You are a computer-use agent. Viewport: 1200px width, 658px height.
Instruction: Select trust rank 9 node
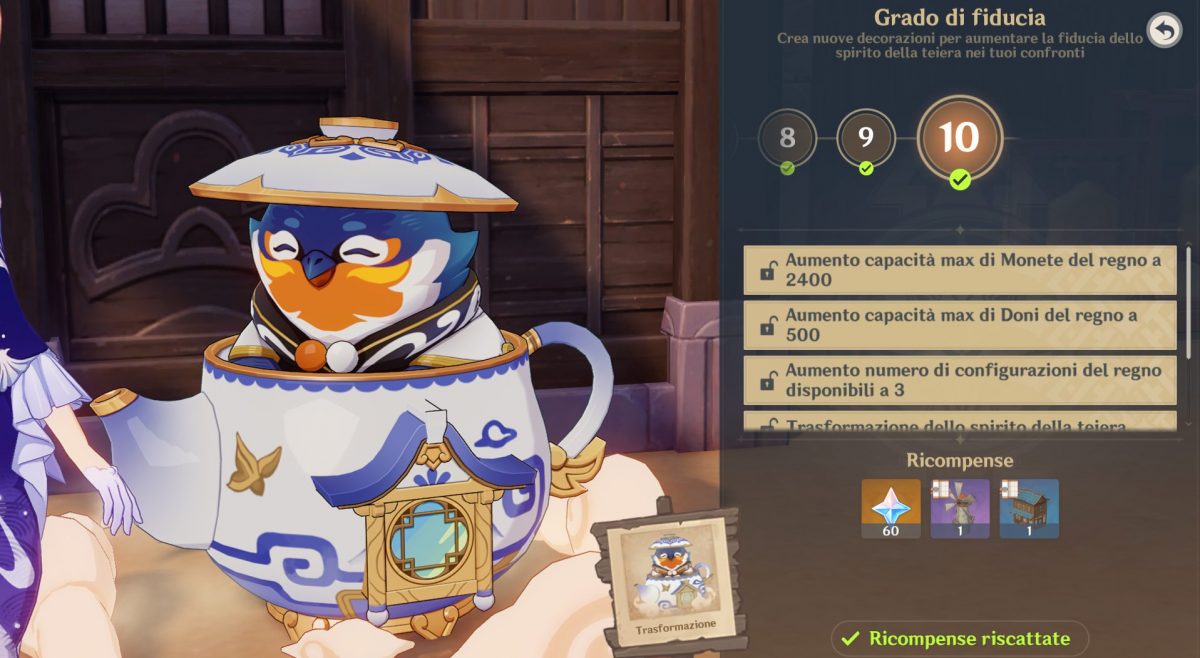[865, 137]
